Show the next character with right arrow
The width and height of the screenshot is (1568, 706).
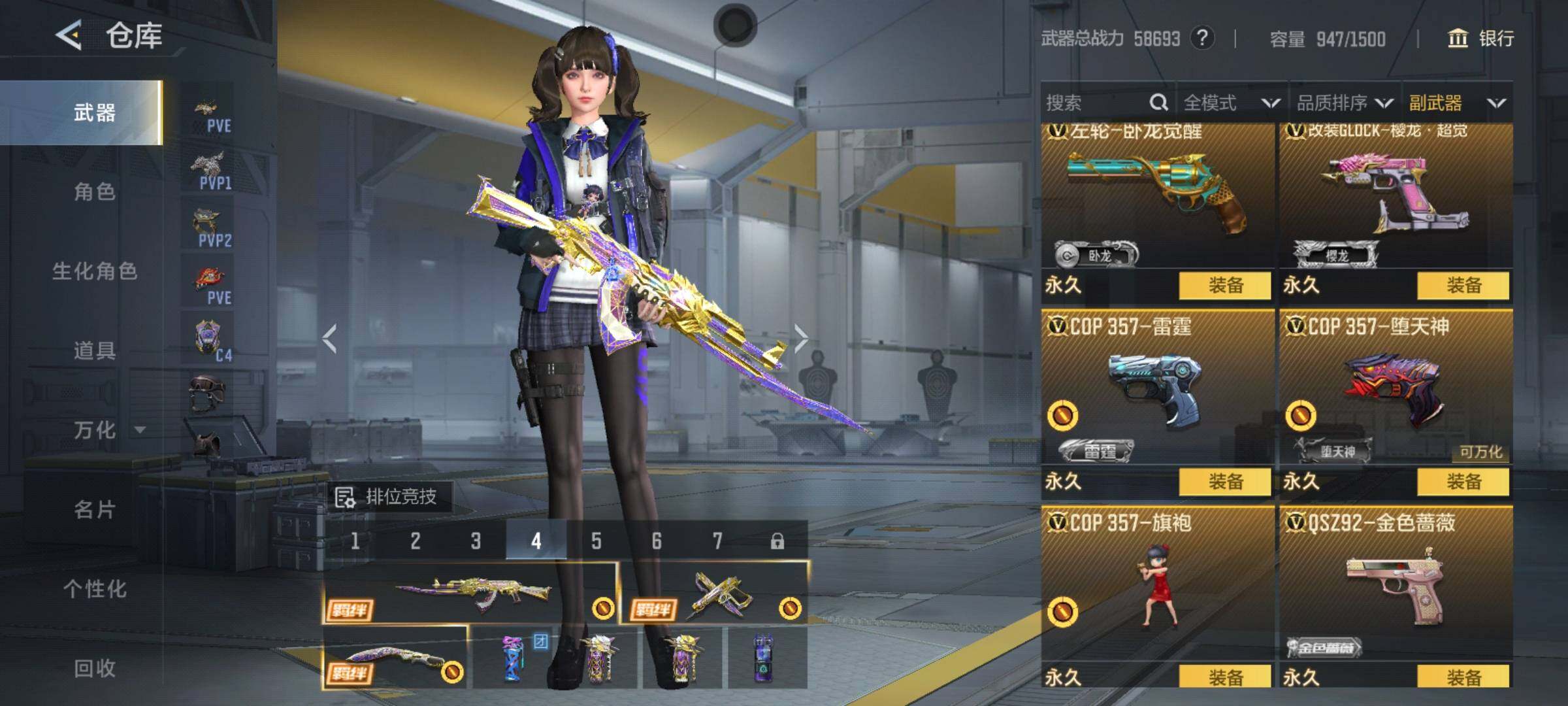pos(801,338)
